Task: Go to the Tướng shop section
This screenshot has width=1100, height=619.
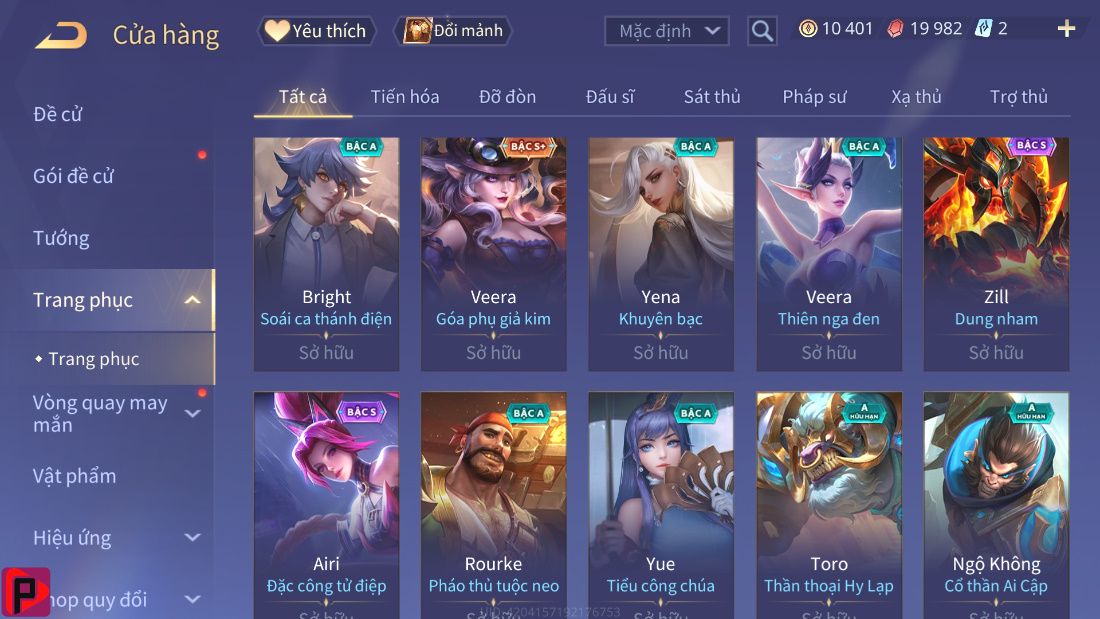Action: point(61,238)
